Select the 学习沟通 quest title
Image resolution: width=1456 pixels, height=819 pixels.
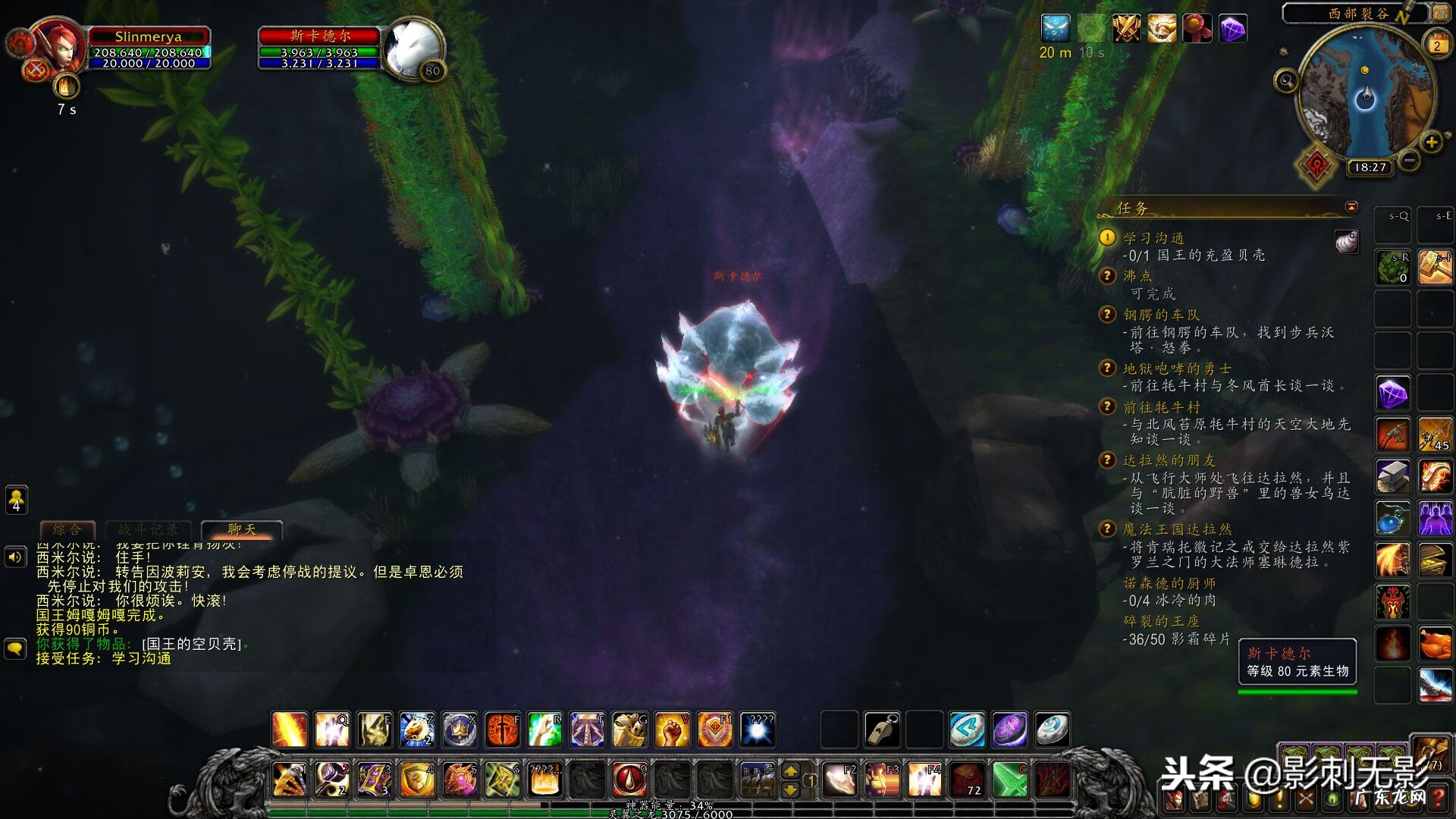[1153, 238]
